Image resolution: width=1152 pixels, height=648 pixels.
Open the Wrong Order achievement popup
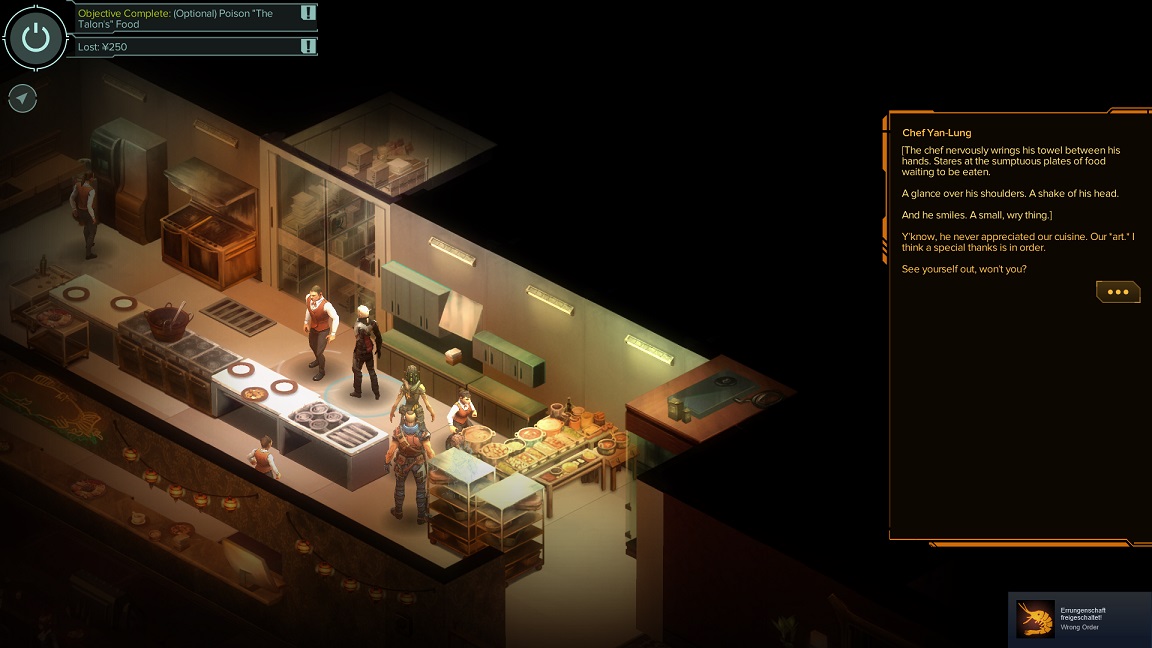pos(1080,619)
